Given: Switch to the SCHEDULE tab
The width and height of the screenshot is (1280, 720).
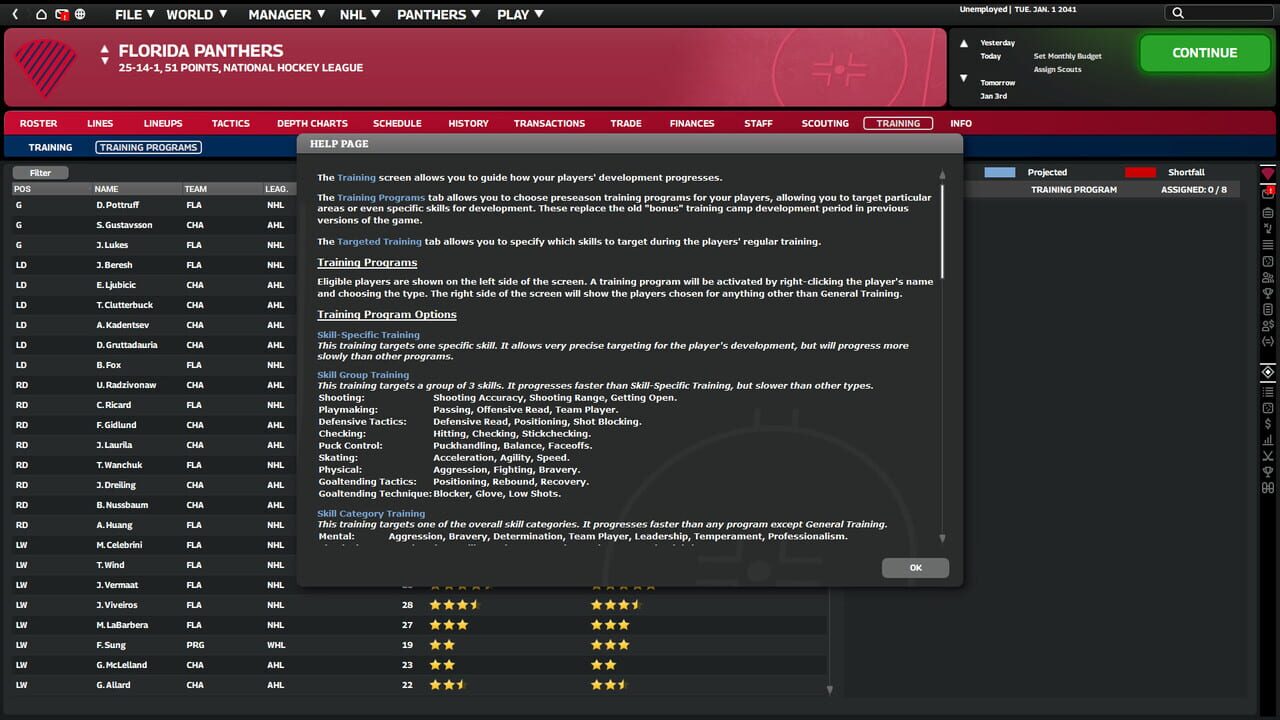Looking at the screenshot, I should [397, 123].
